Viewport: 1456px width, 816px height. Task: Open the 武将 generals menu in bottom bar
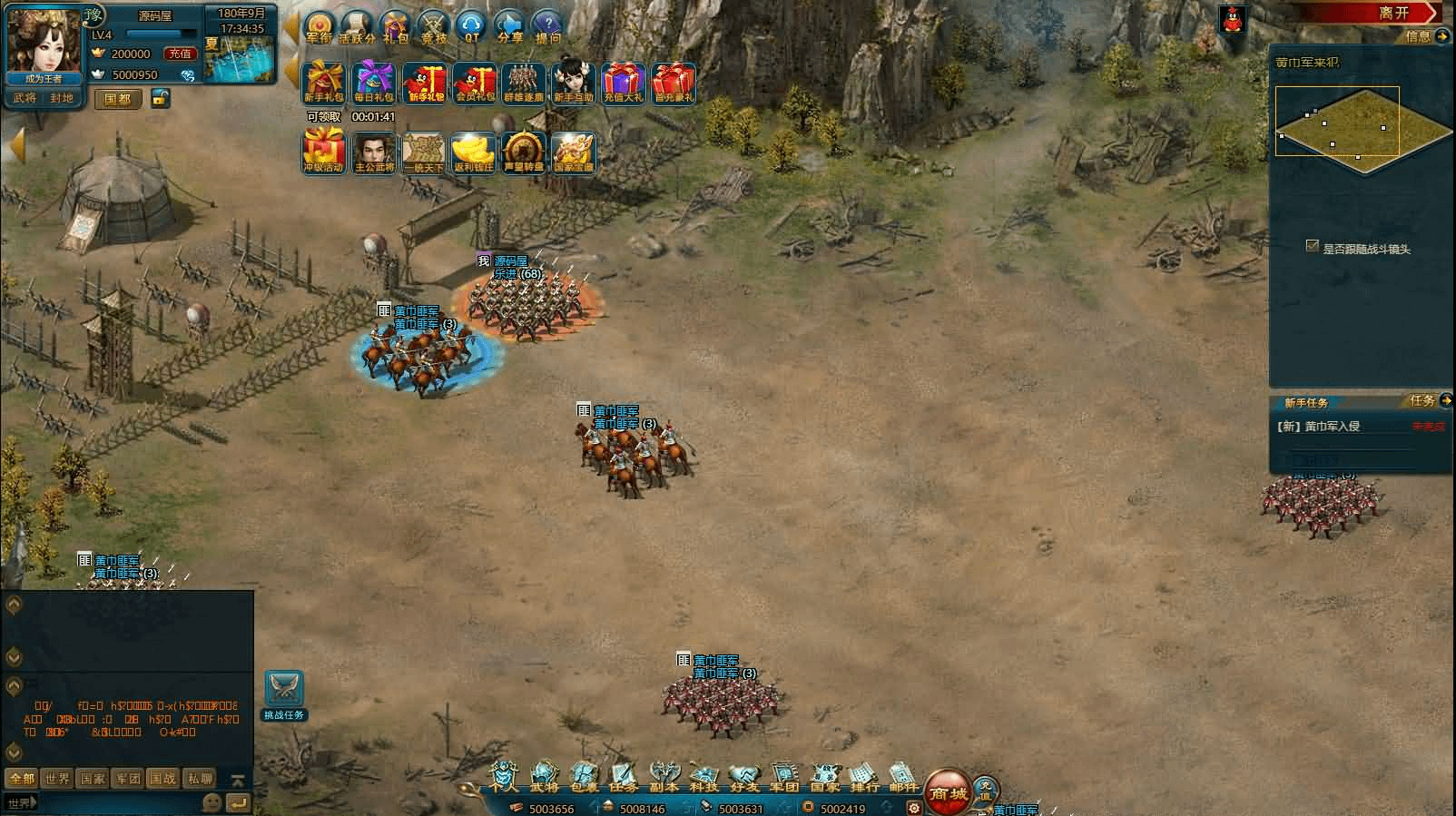click(545, 776)
